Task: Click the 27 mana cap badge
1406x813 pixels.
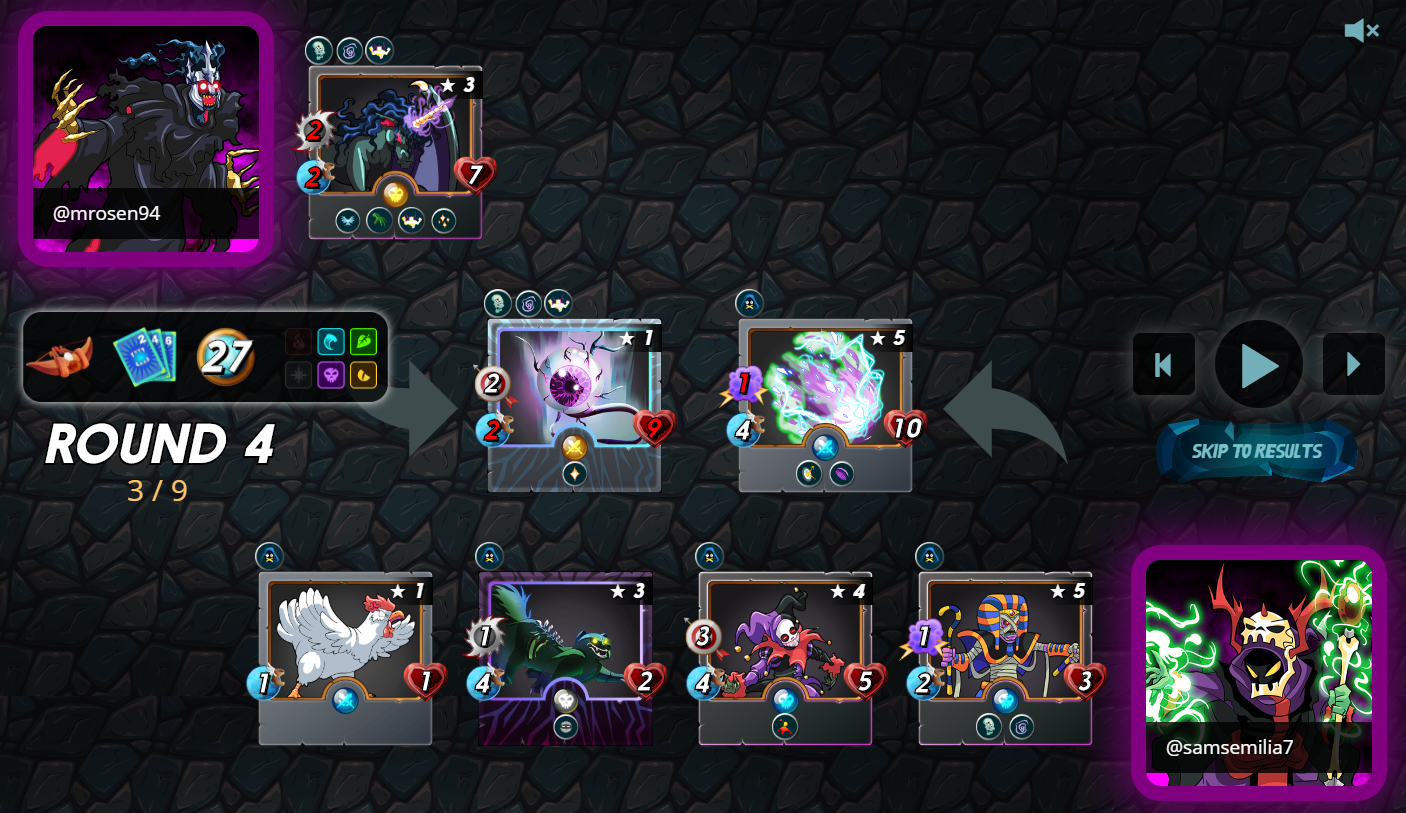Action: pos(224,357)
